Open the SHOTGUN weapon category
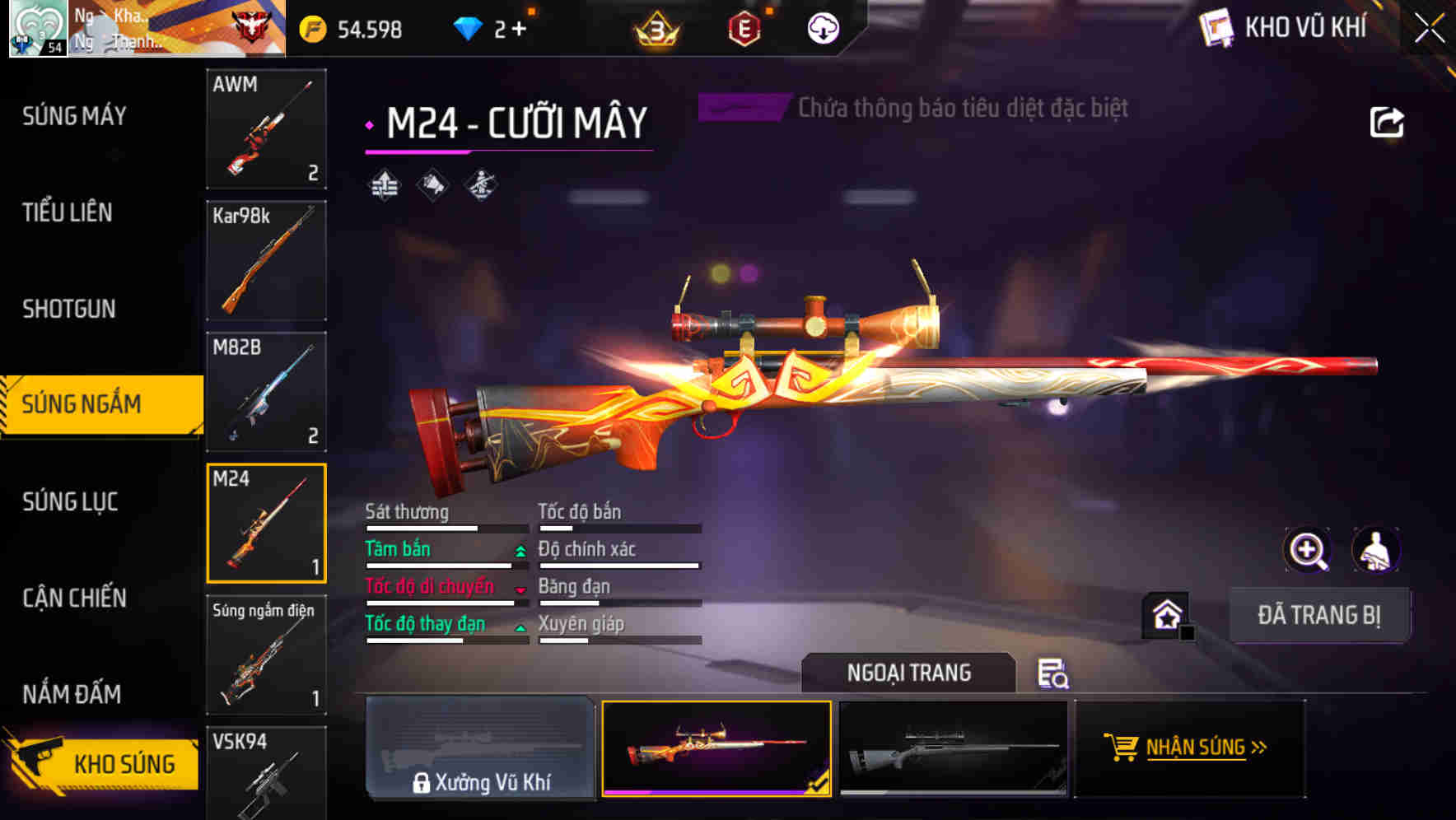The image size is (1456, 820). coord(68,308)
